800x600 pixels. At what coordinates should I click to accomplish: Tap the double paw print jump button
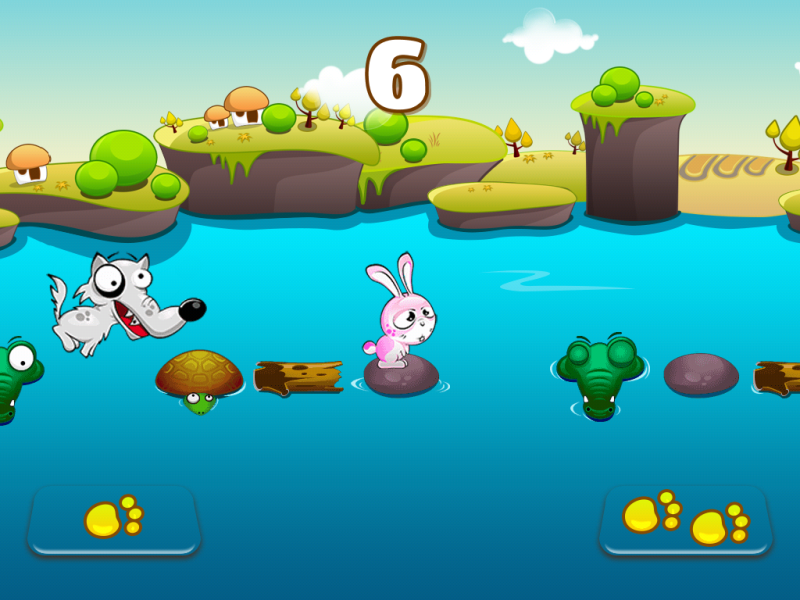(x=686, y=519)
